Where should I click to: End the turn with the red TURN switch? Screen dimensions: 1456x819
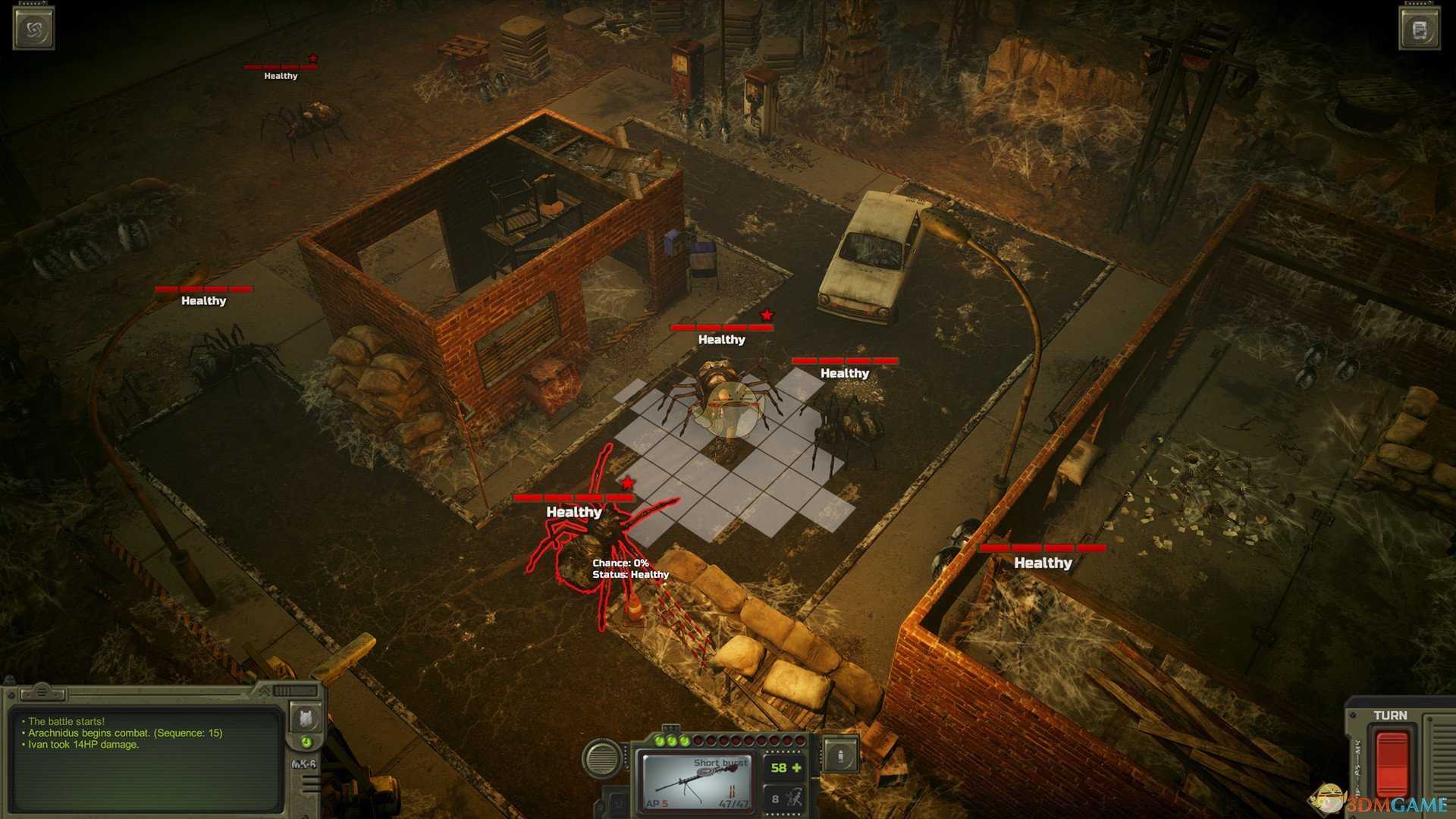tap(1392, 763)
